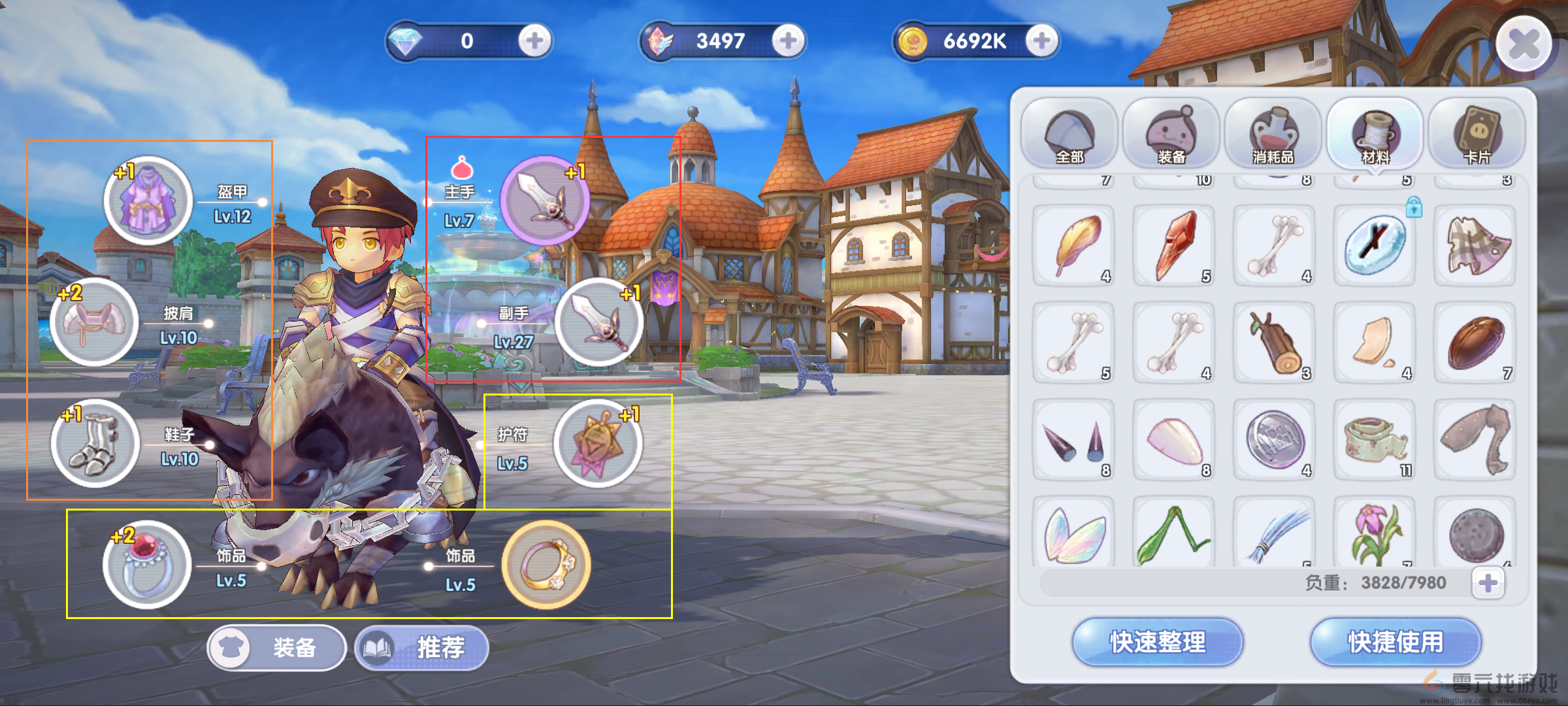
Task: Add Zeny coins with the plus button
Action: [1041, 41]
